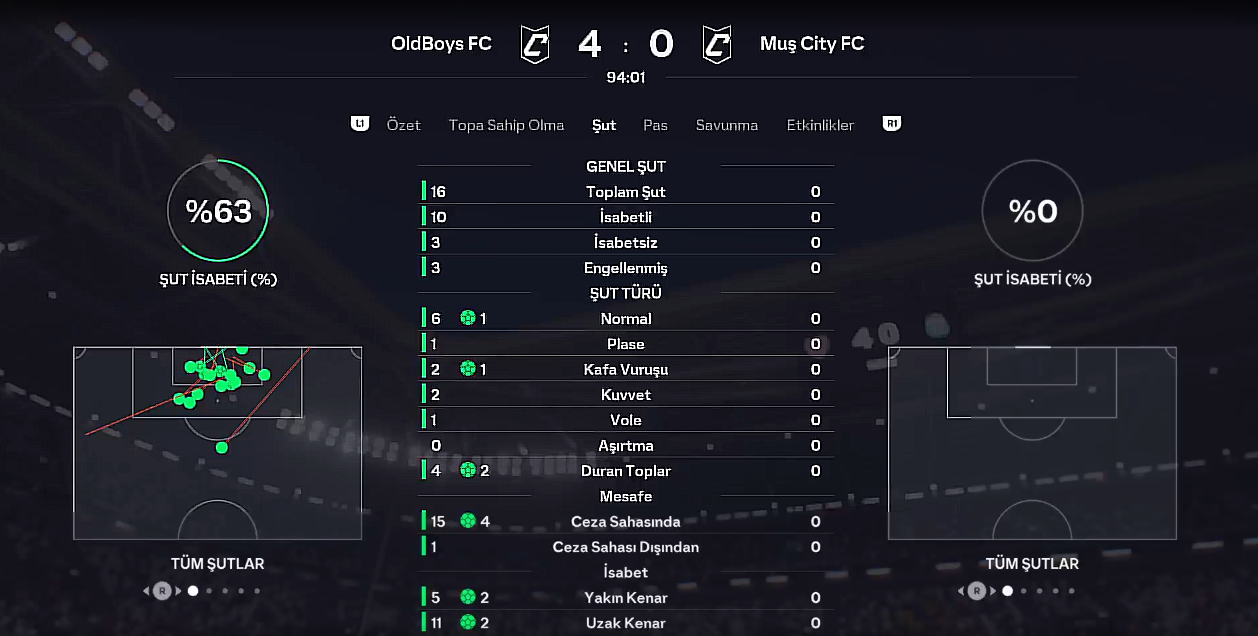Choose the Kafa Vuruşu stat row

626,370
